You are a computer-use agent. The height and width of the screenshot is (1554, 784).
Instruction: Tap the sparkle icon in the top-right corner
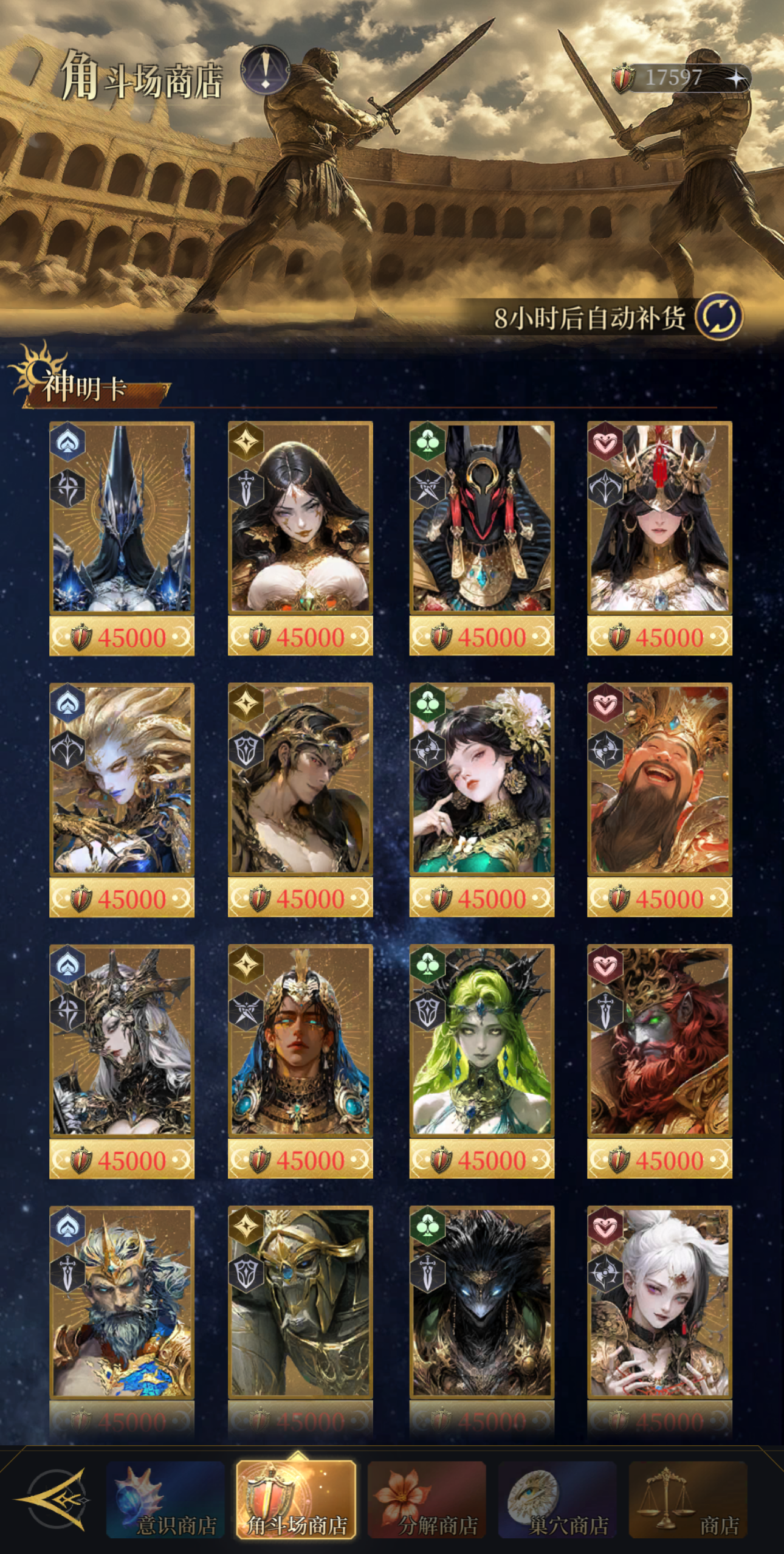click(737, 78)
